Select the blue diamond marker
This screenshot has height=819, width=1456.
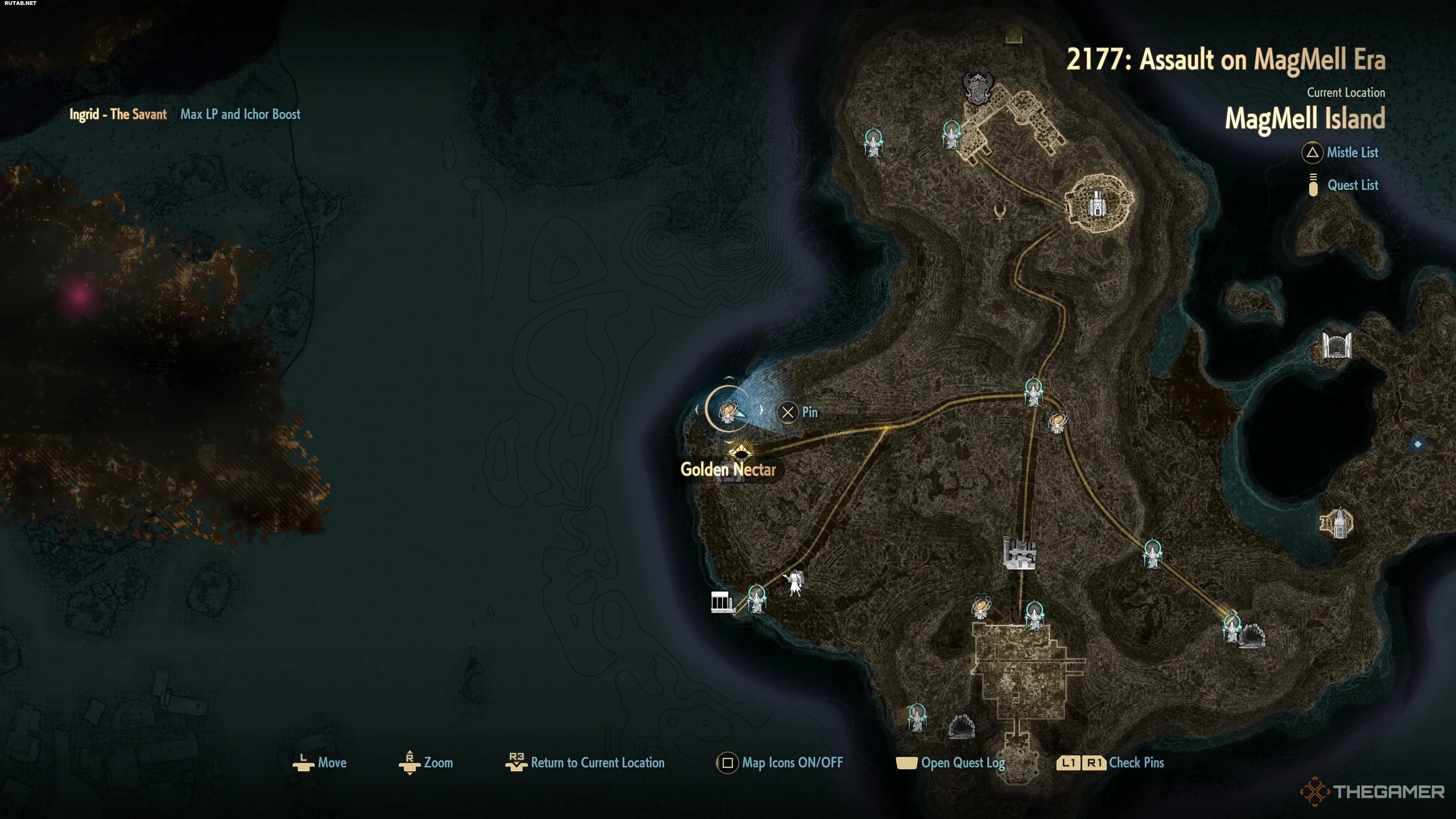point(1418,444)
